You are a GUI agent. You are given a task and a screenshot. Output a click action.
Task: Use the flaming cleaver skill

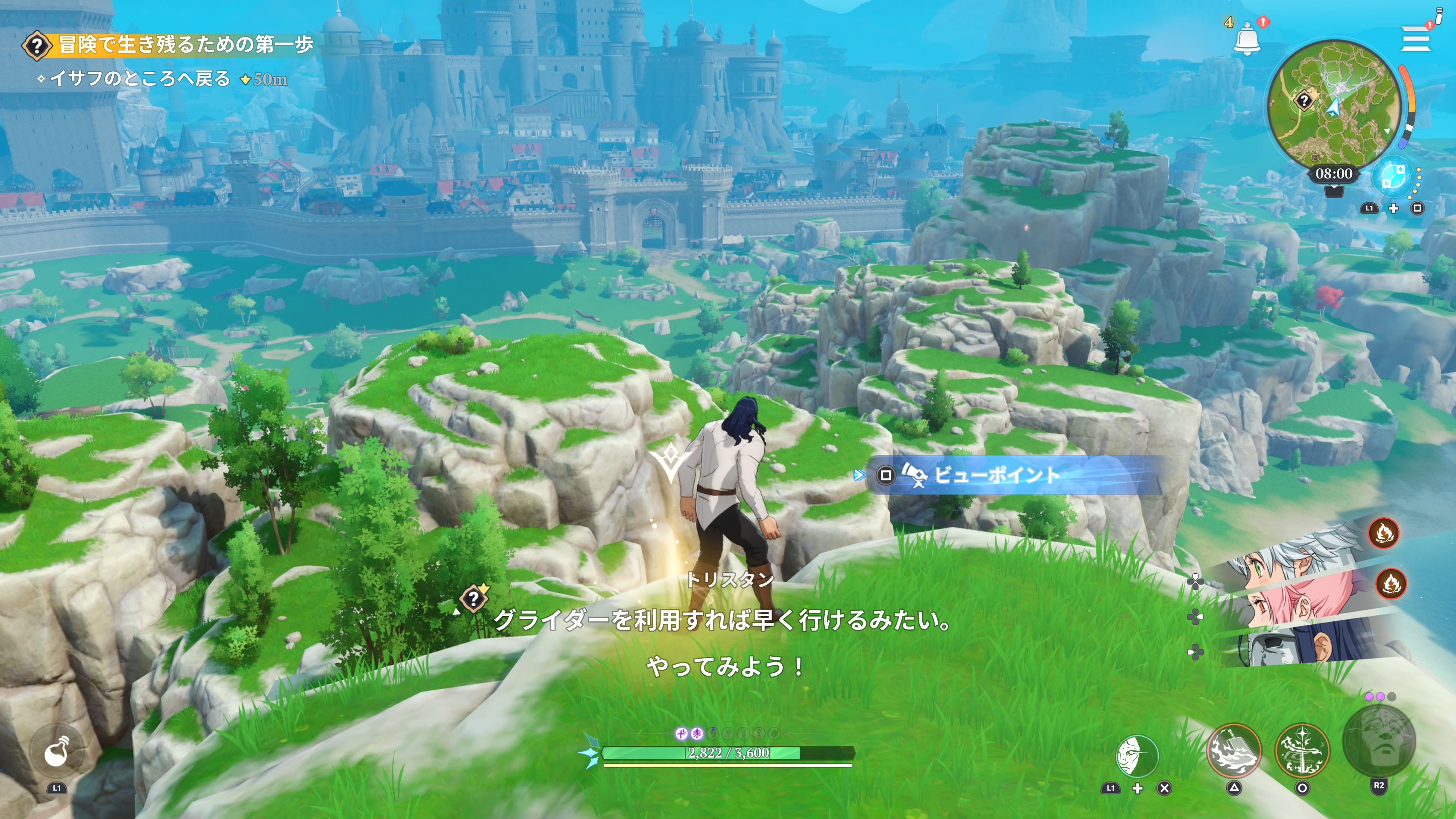1234,751
